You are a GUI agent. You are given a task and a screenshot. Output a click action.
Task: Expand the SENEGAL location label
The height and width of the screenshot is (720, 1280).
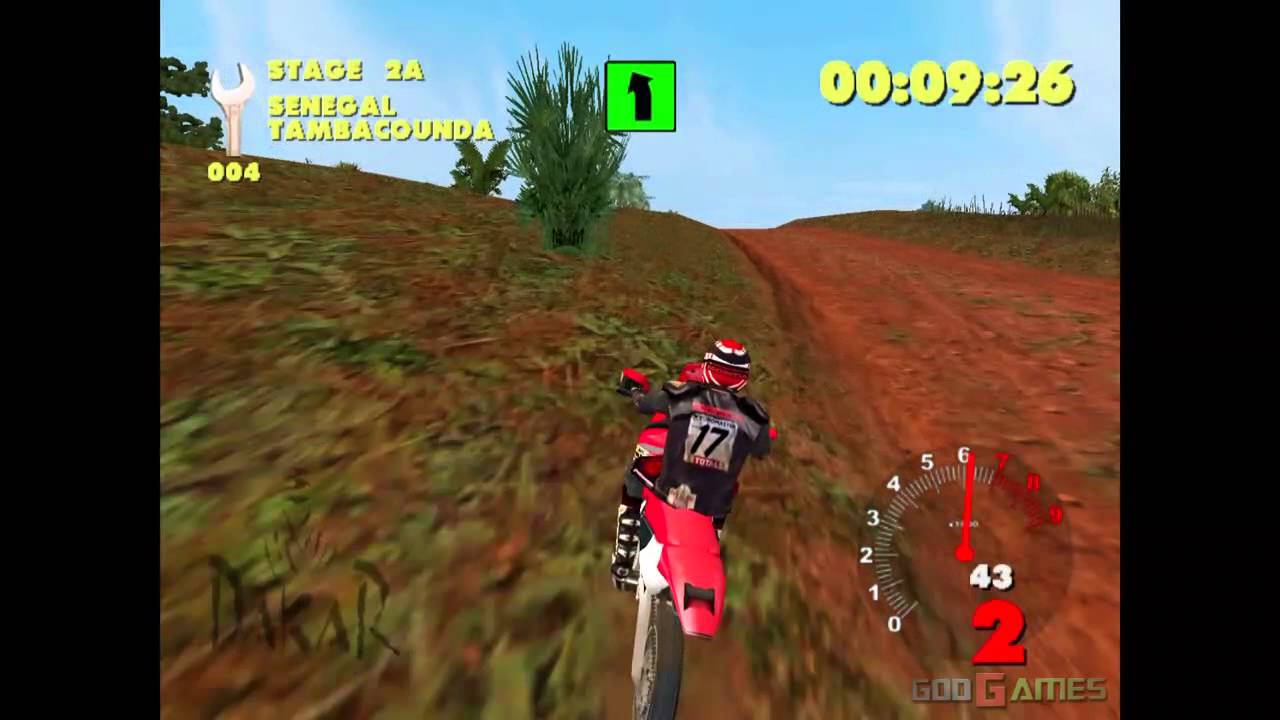pyautogui.click(x=335, y=108)
